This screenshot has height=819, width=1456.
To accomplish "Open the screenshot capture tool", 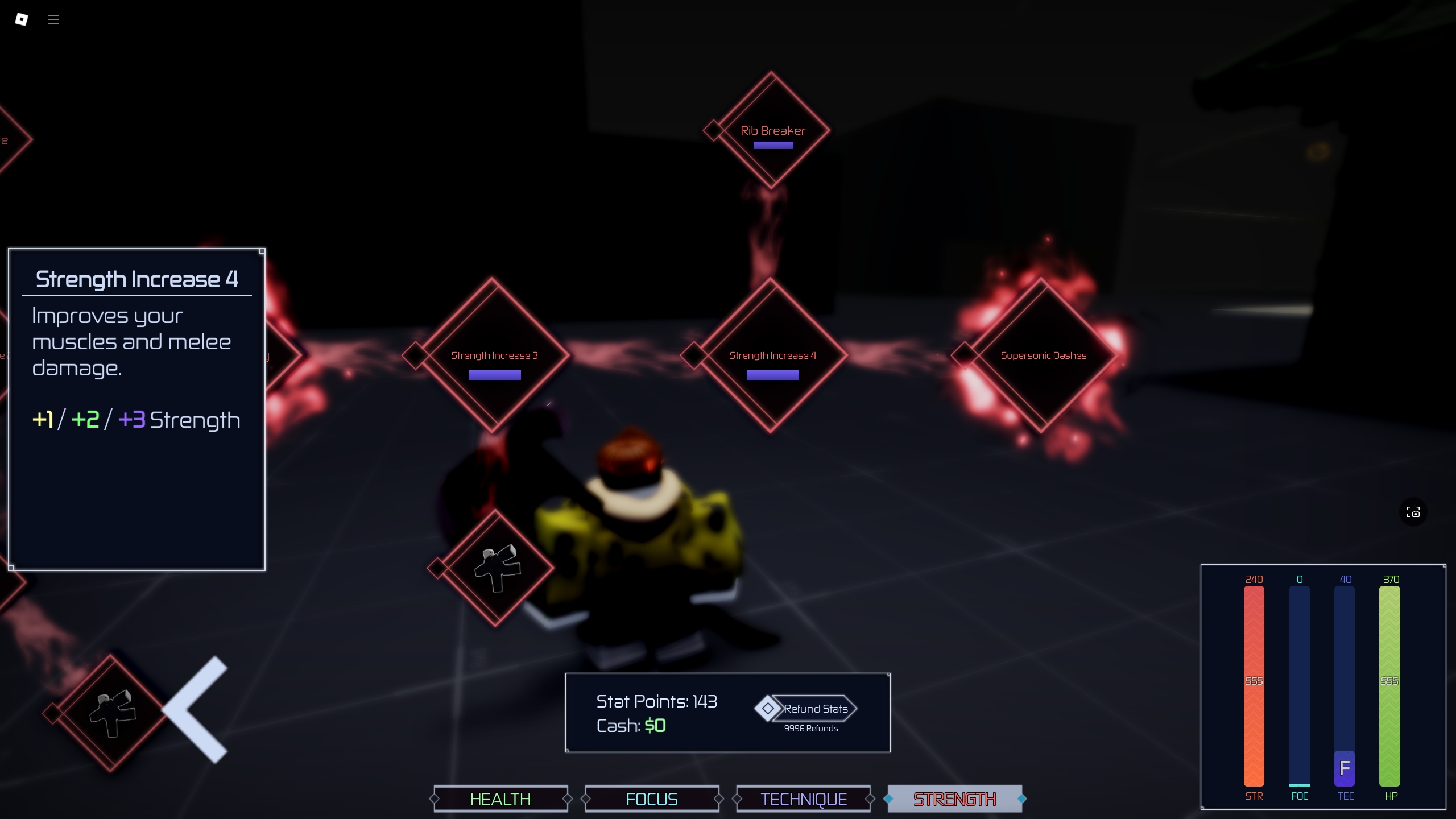I will click(x=1413, y=512).
